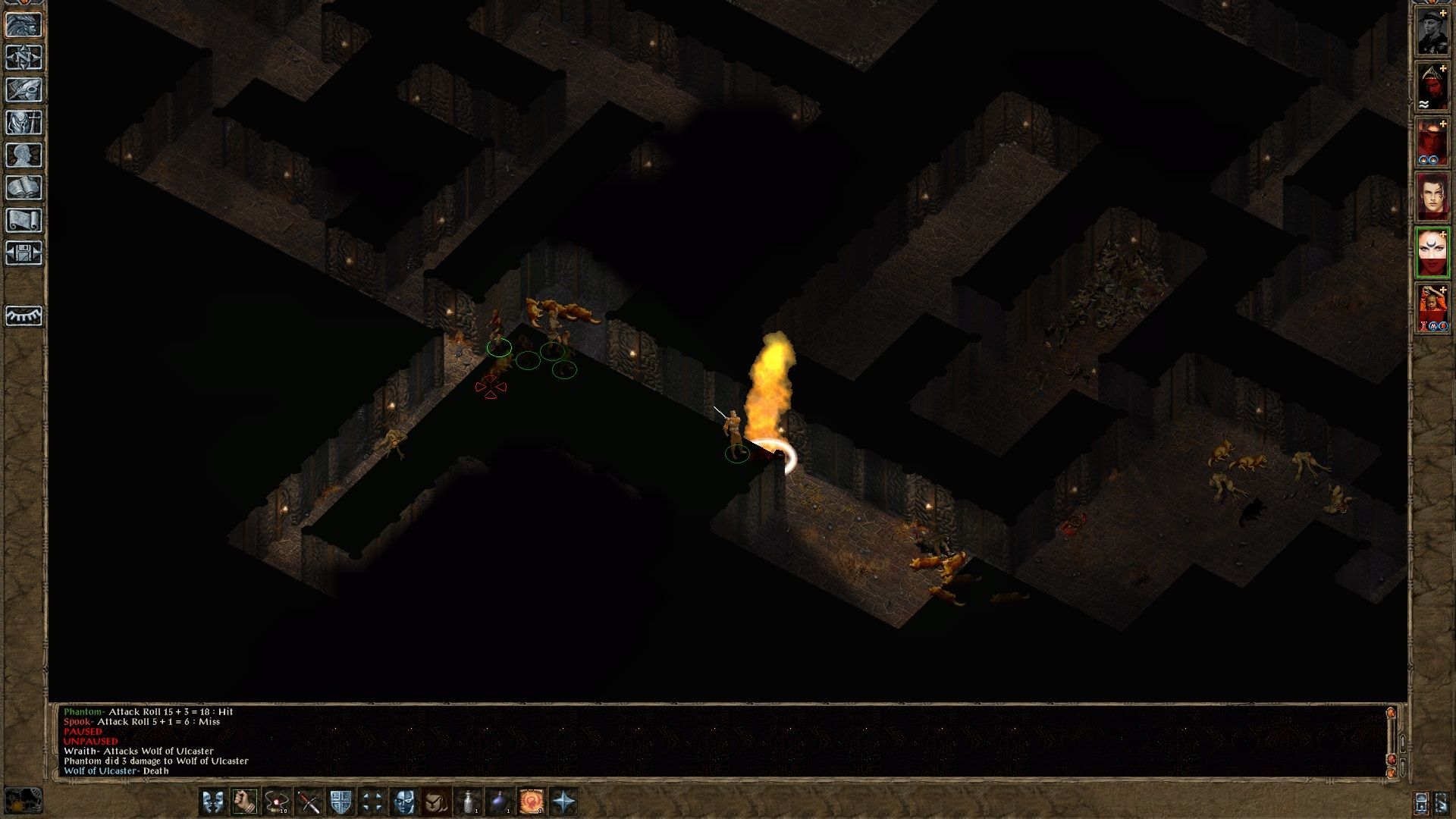The width and height of the screenshot is (1456, 819).
Task: Click the two-faces talk action
Action: [213, 802]
